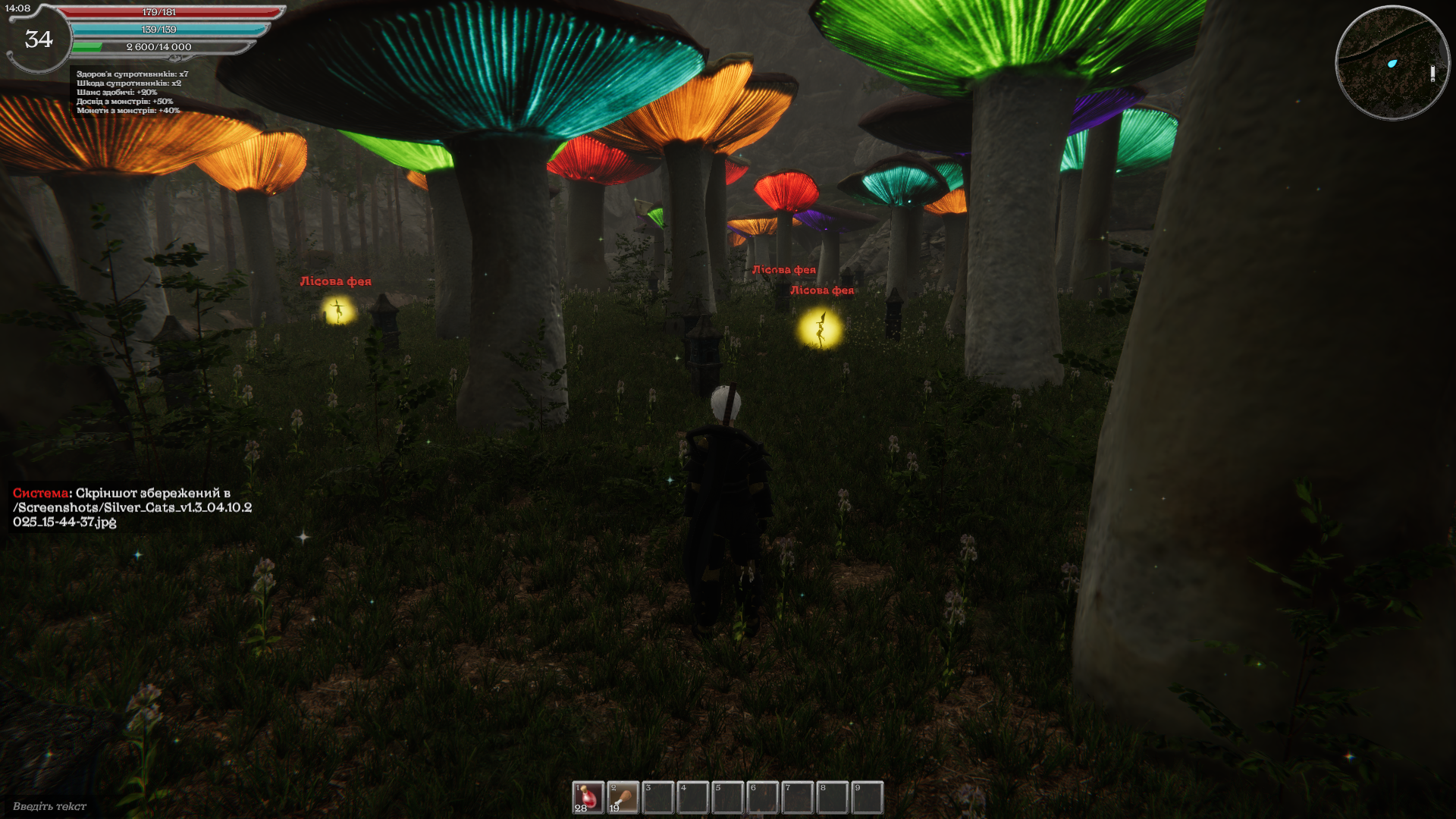Select empty hotbar slot number 9
This screenshot has height=819, width=1456.
click(867, 798)
